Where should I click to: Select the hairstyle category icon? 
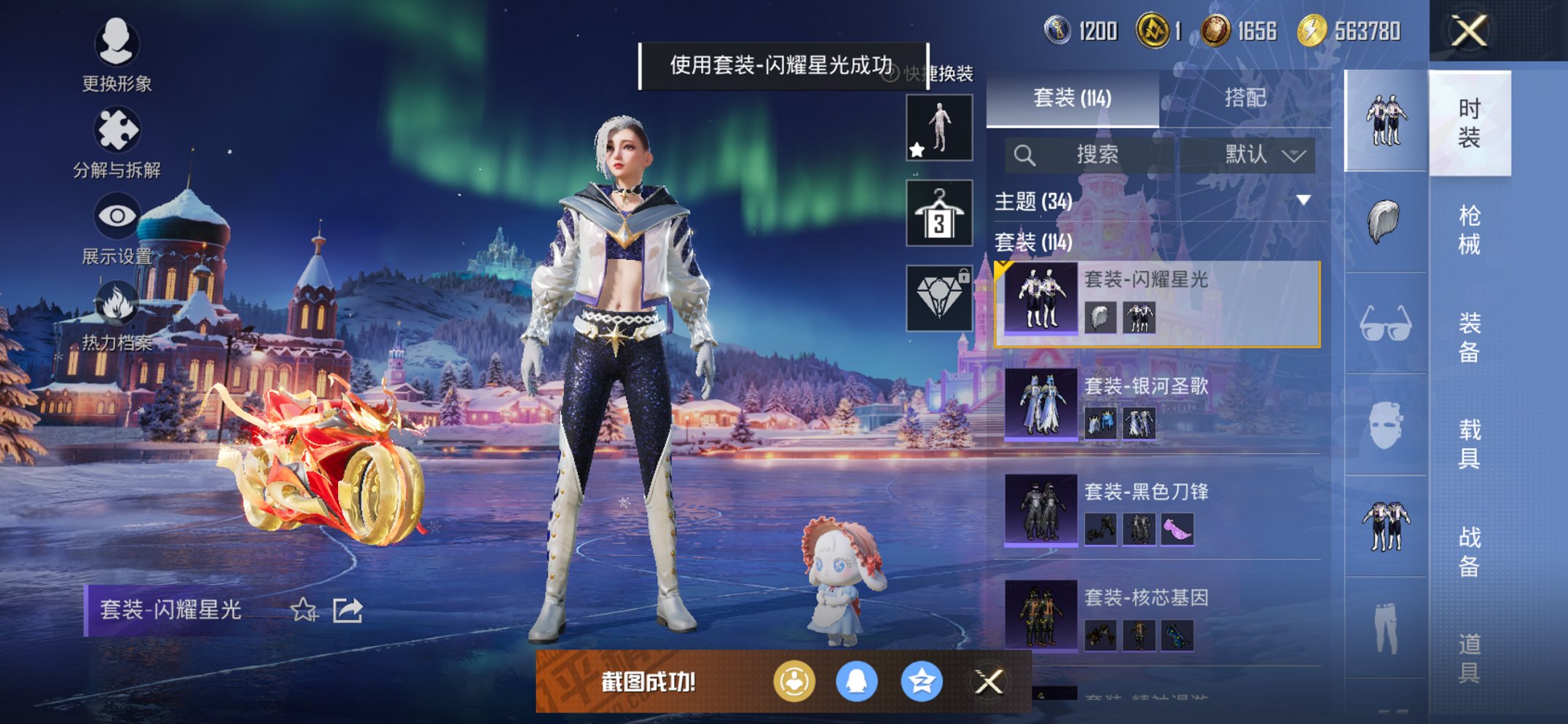[x=1384, y=222]
